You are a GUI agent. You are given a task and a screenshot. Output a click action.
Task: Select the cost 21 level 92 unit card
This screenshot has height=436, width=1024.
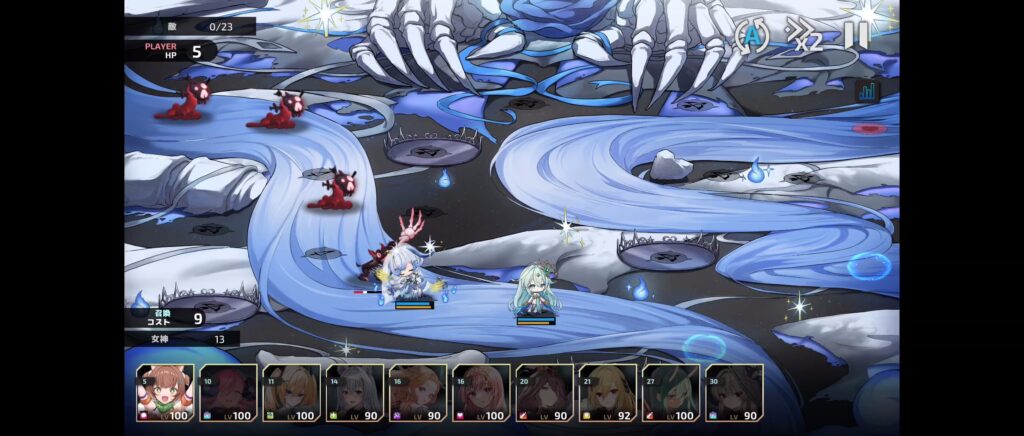[x=608, y=393]
